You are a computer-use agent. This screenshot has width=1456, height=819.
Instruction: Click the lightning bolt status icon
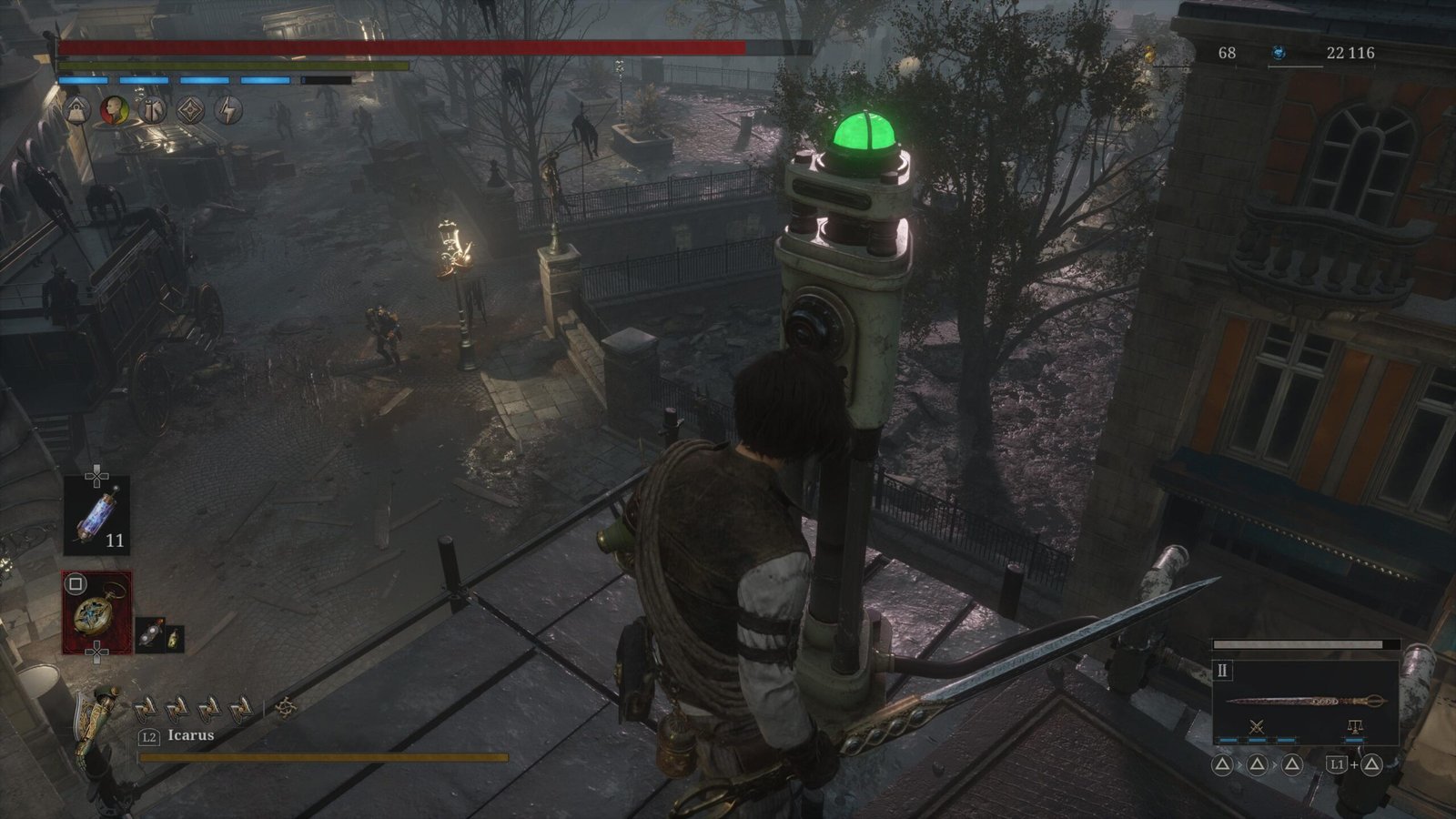[x=228, y=111]
